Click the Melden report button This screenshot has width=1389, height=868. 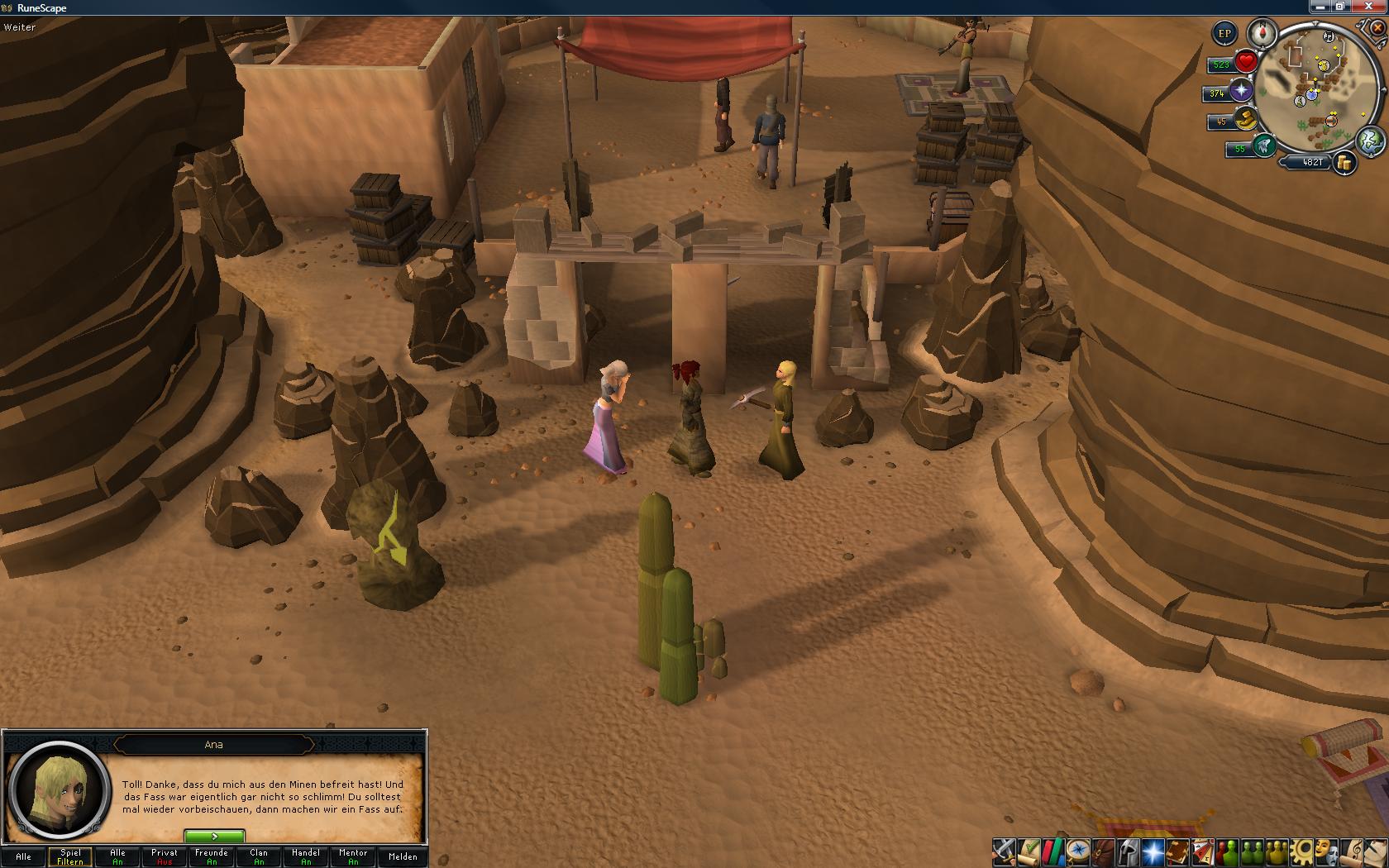403,856
